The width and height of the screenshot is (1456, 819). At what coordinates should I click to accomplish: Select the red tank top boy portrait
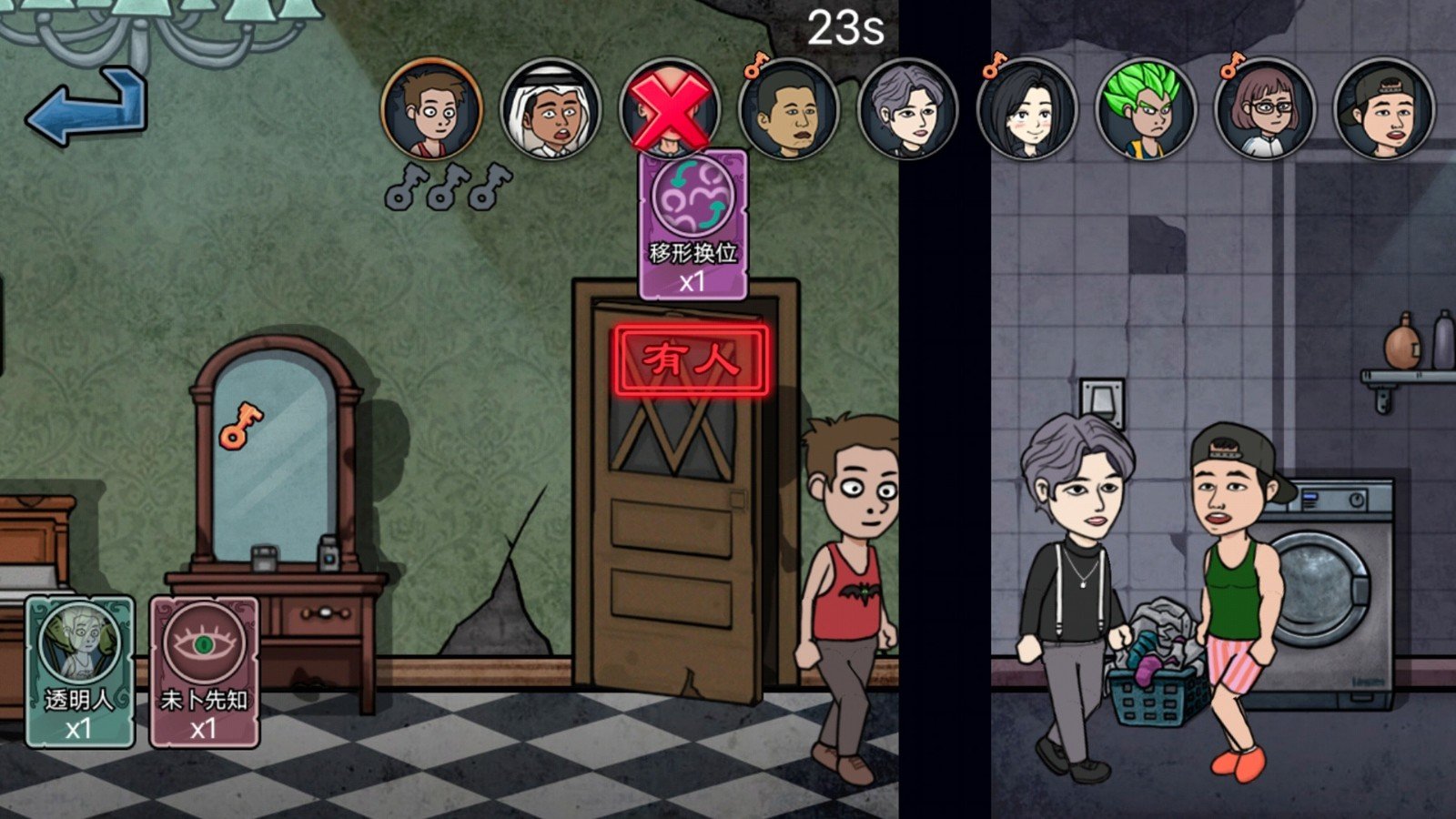[x=432, y=109]
